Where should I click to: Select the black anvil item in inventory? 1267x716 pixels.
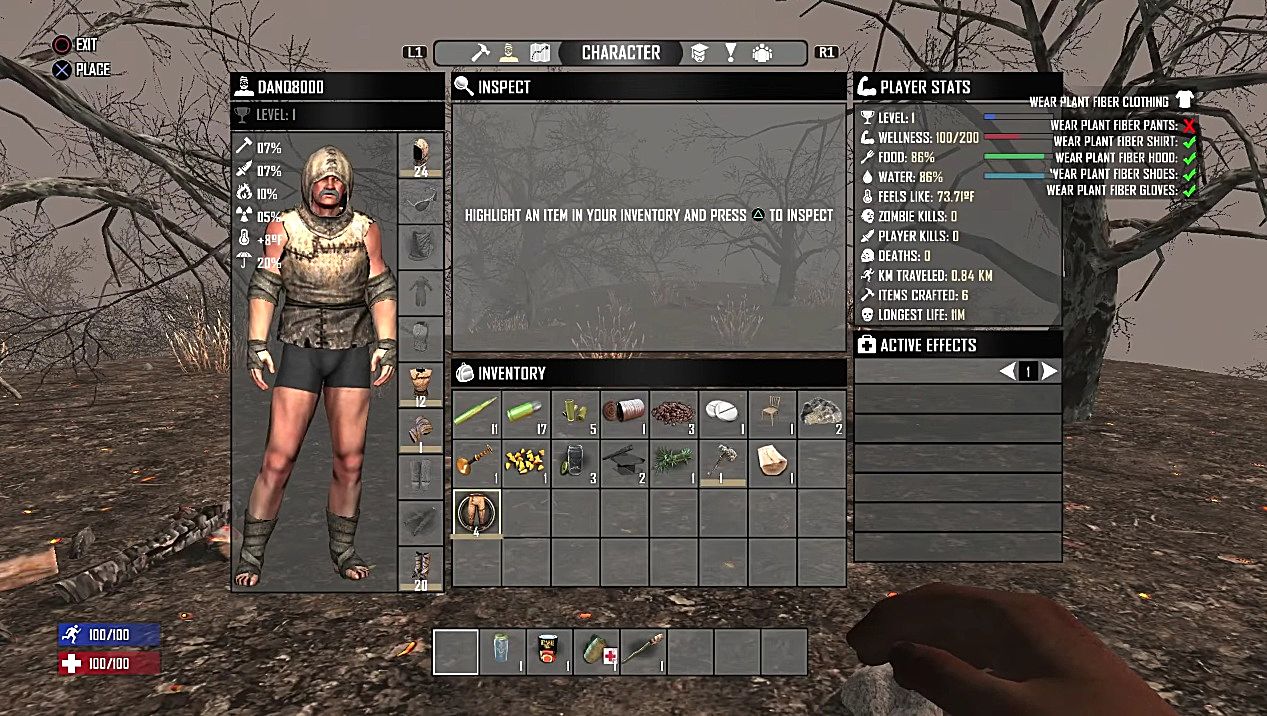[625, 464]
